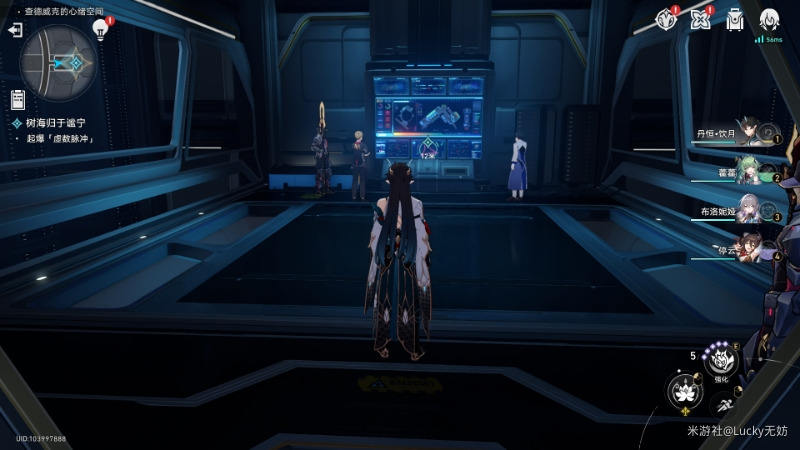800x450 pixels.
Task: Open the character portrait menu icon
Action: tap(769, 19)
